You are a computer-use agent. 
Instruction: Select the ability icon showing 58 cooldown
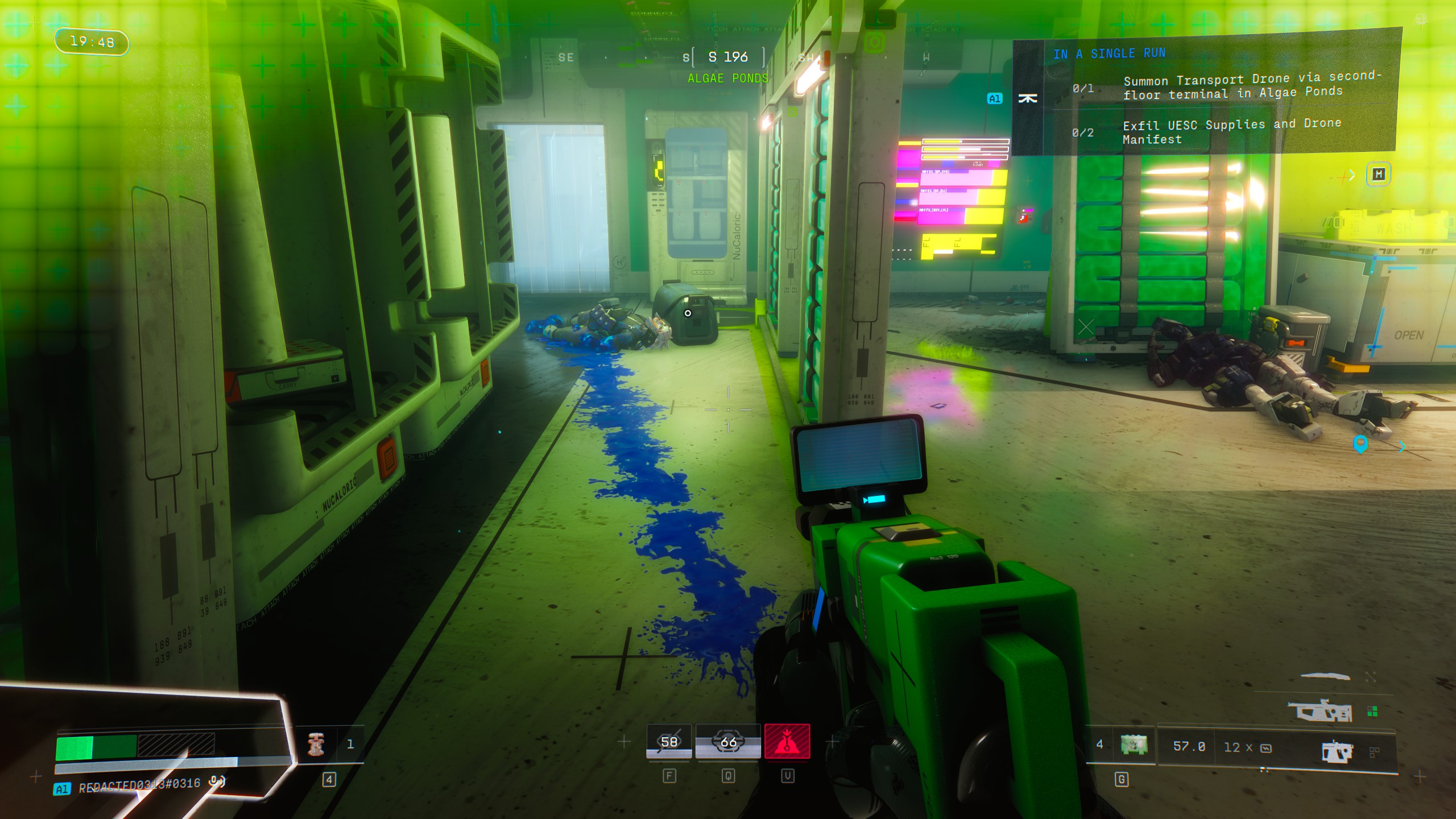point(669,742)
